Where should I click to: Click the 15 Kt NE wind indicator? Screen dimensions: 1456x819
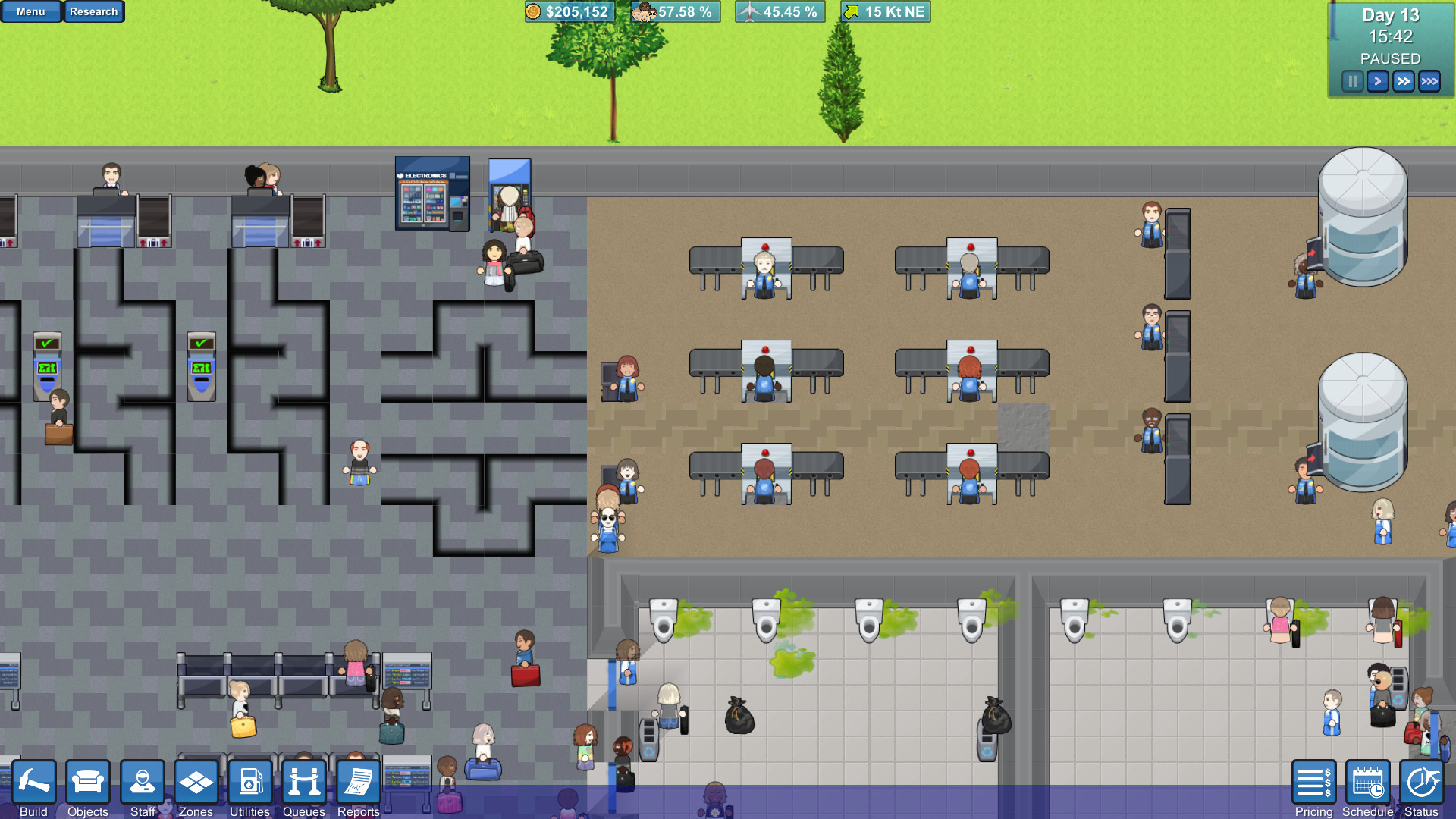coord(884,12)
